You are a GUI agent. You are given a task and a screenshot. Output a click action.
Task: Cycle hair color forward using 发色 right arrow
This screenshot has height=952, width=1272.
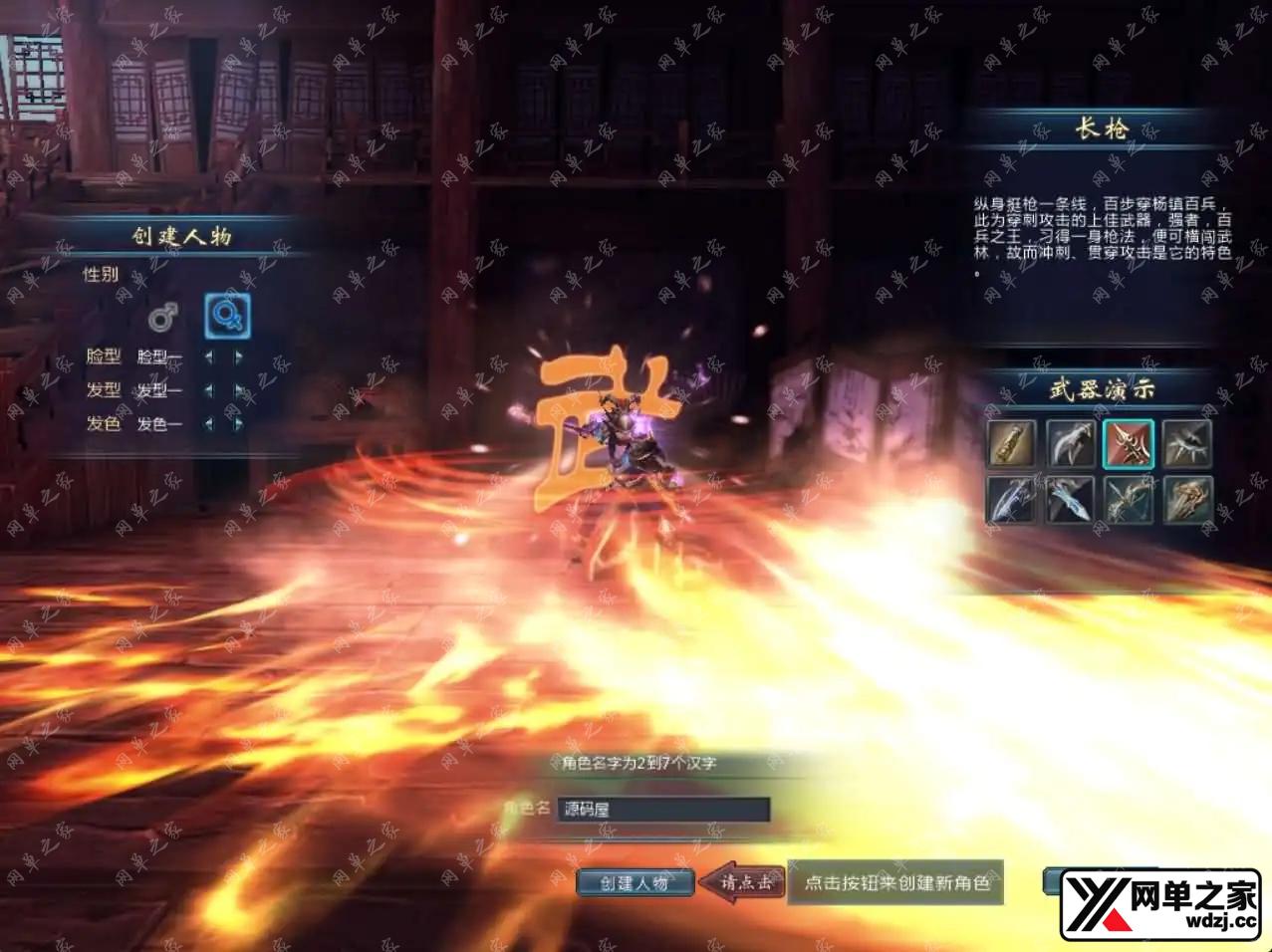(239, 424)
